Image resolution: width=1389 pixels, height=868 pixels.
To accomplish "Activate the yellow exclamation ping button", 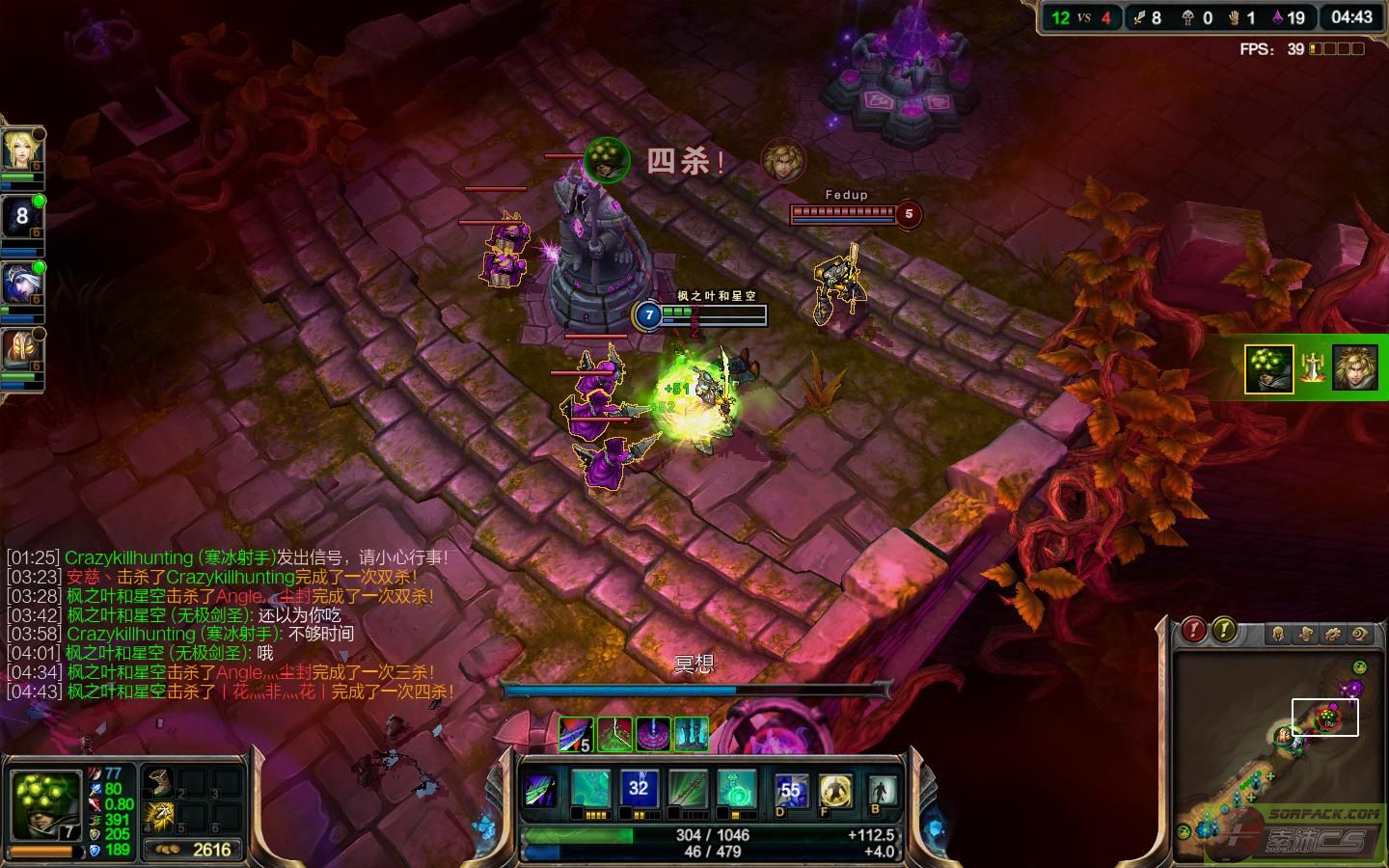I will [1224, 631].
